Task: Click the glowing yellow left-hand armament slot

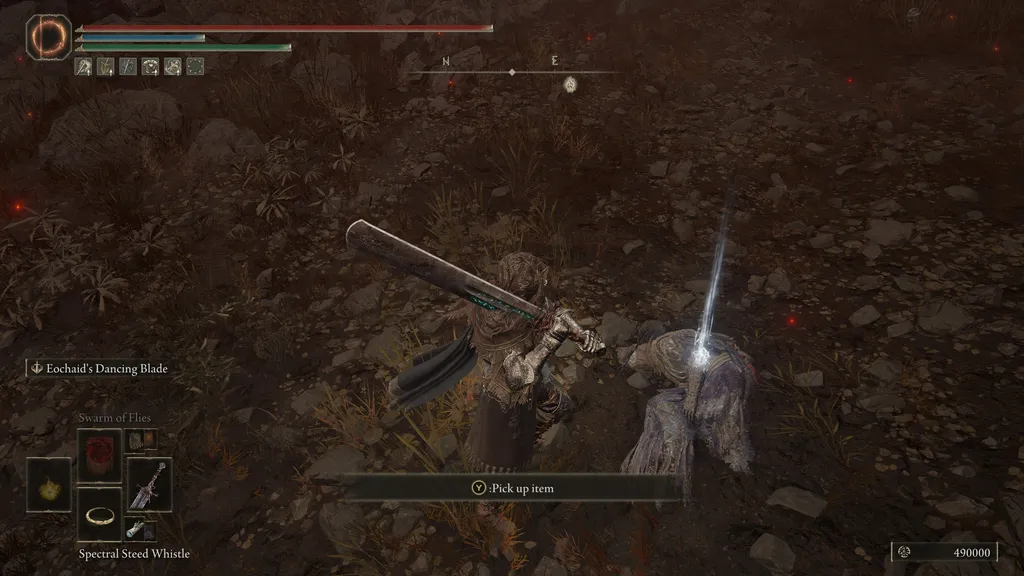Action: [x=49, y=485]
